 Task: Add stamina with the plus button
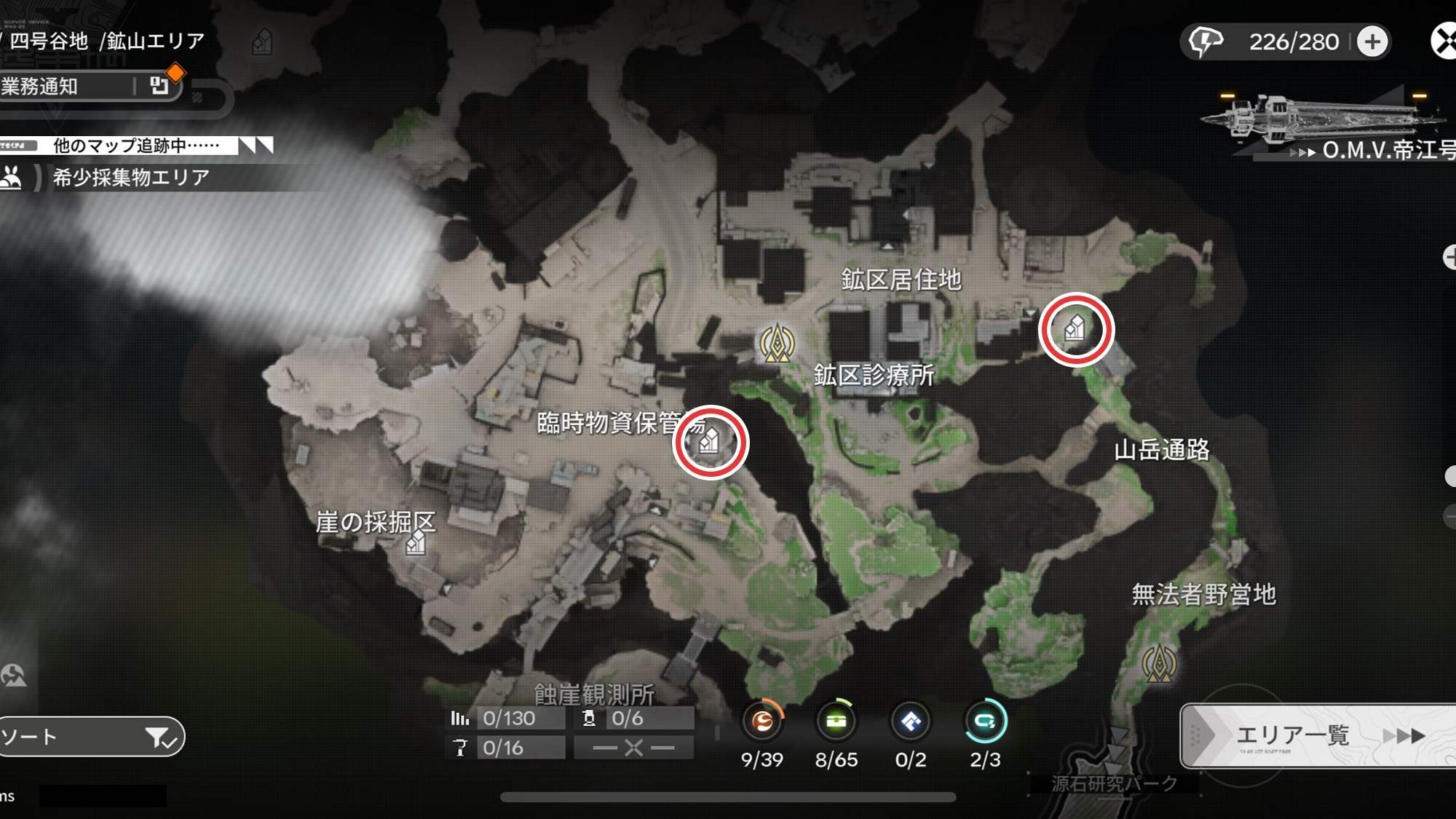[x=1372, y=41]
